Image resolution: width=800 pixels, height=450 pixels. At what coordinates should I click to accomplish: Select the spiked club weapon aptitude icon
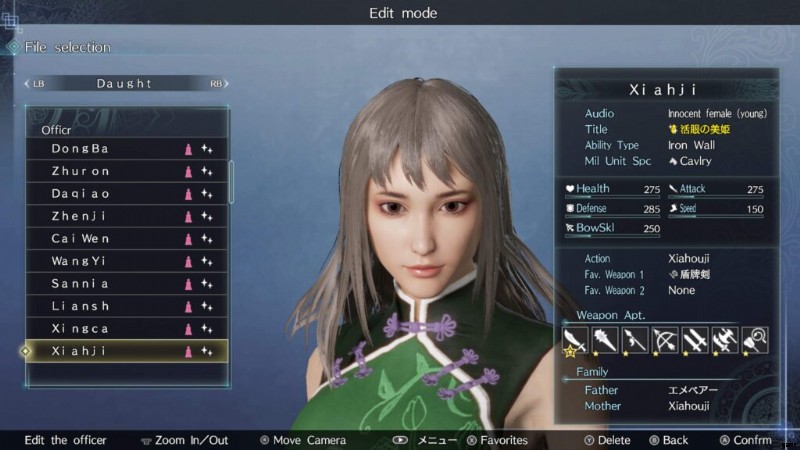point(605,340)
